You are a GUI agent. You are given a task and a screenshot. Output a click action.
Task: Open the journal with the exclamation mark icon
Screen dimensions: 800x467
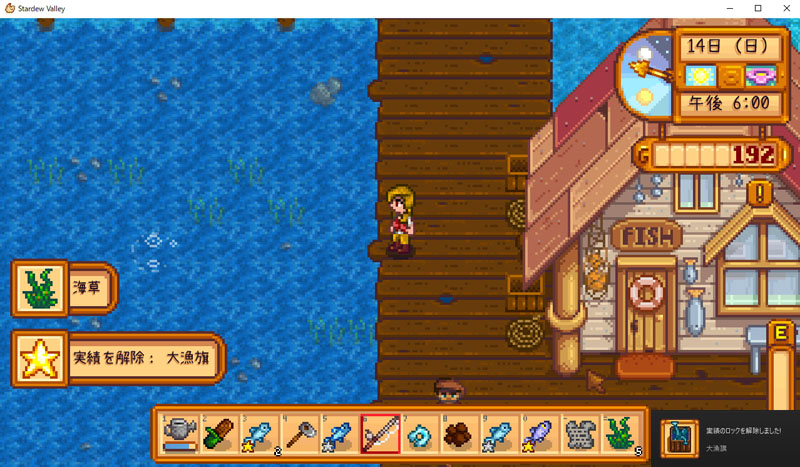click(x=762, y=191)
